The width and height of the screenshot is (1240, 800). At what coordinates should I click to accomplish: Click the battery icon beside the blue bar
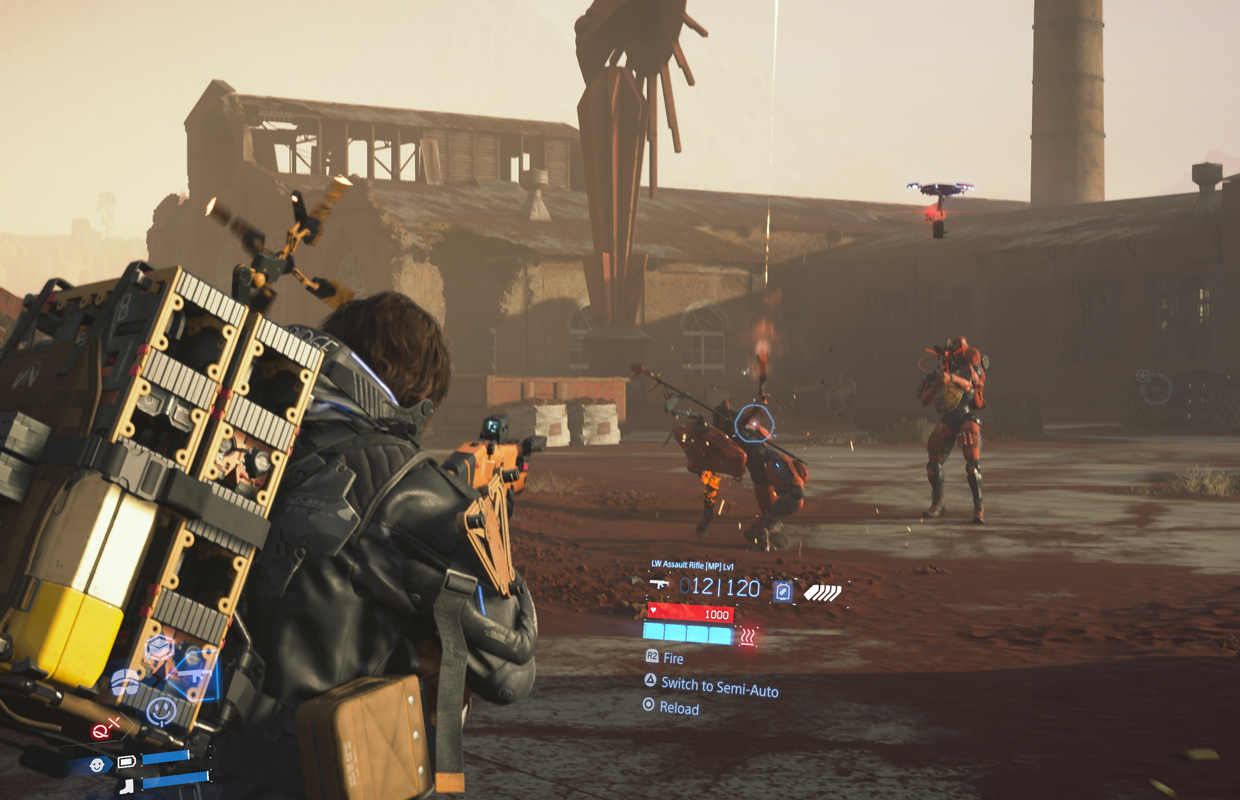coord(127,762)
